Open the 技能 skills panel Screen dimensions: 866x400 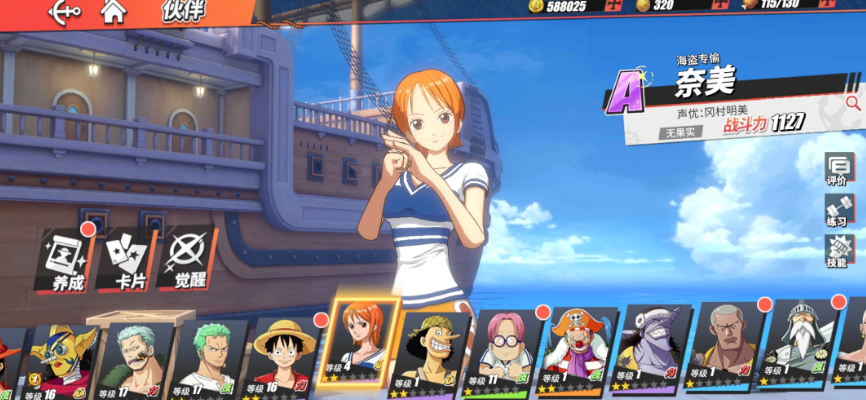point(838,250)
